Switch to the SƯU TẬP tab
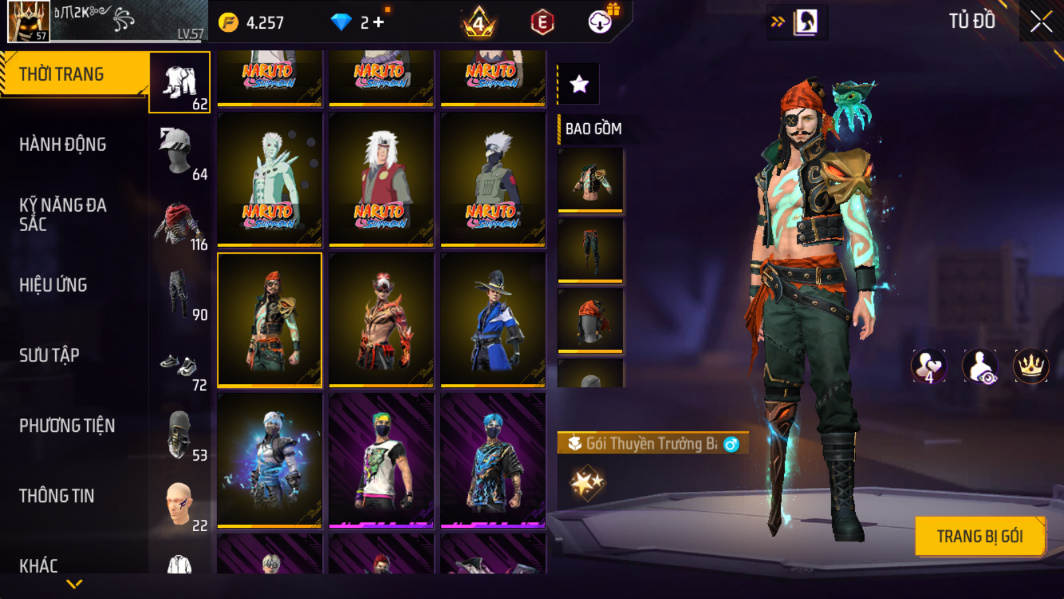1064x599 pixels. [49, 355]
